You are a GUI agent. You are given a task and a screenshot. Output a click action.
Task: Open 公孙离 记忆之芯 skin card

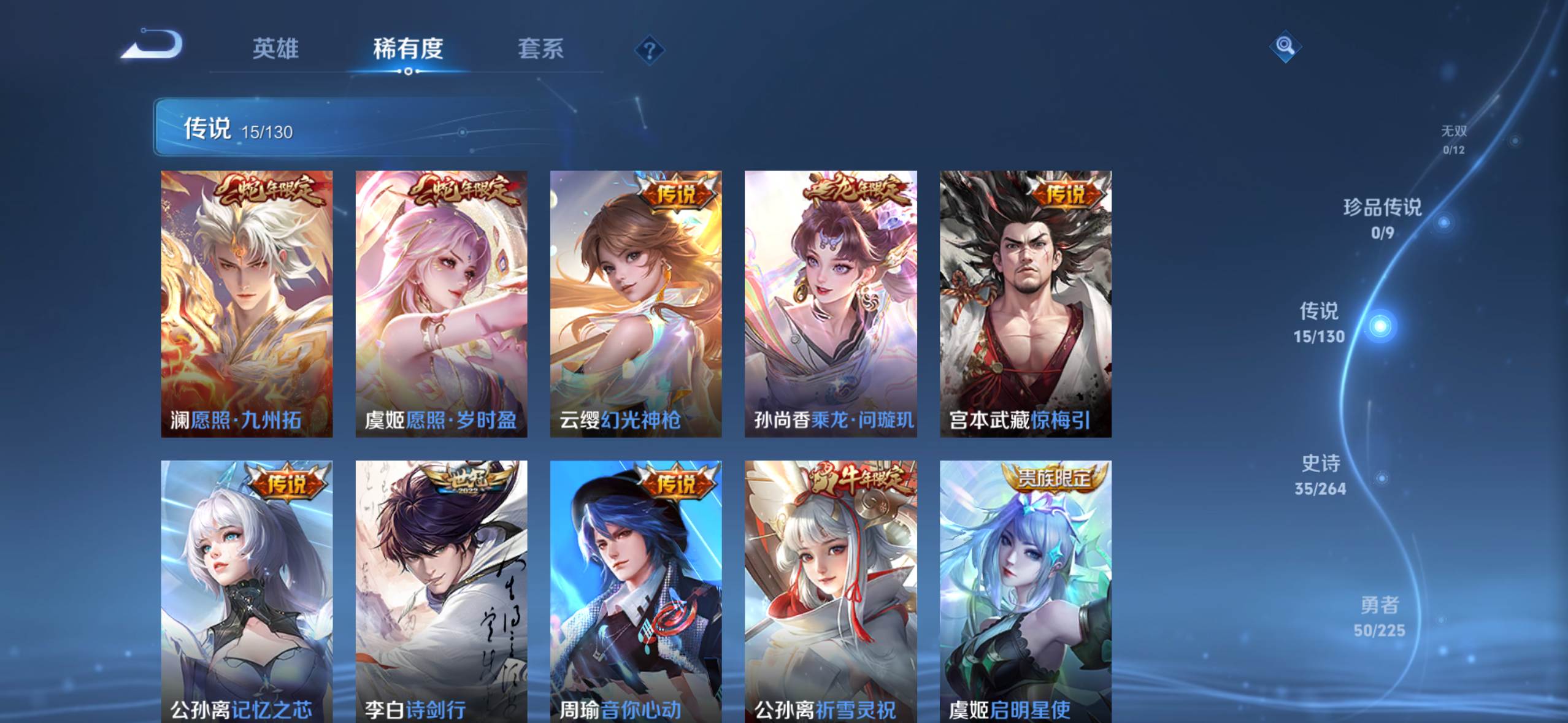pyautogui.click(x=247, y=592)
